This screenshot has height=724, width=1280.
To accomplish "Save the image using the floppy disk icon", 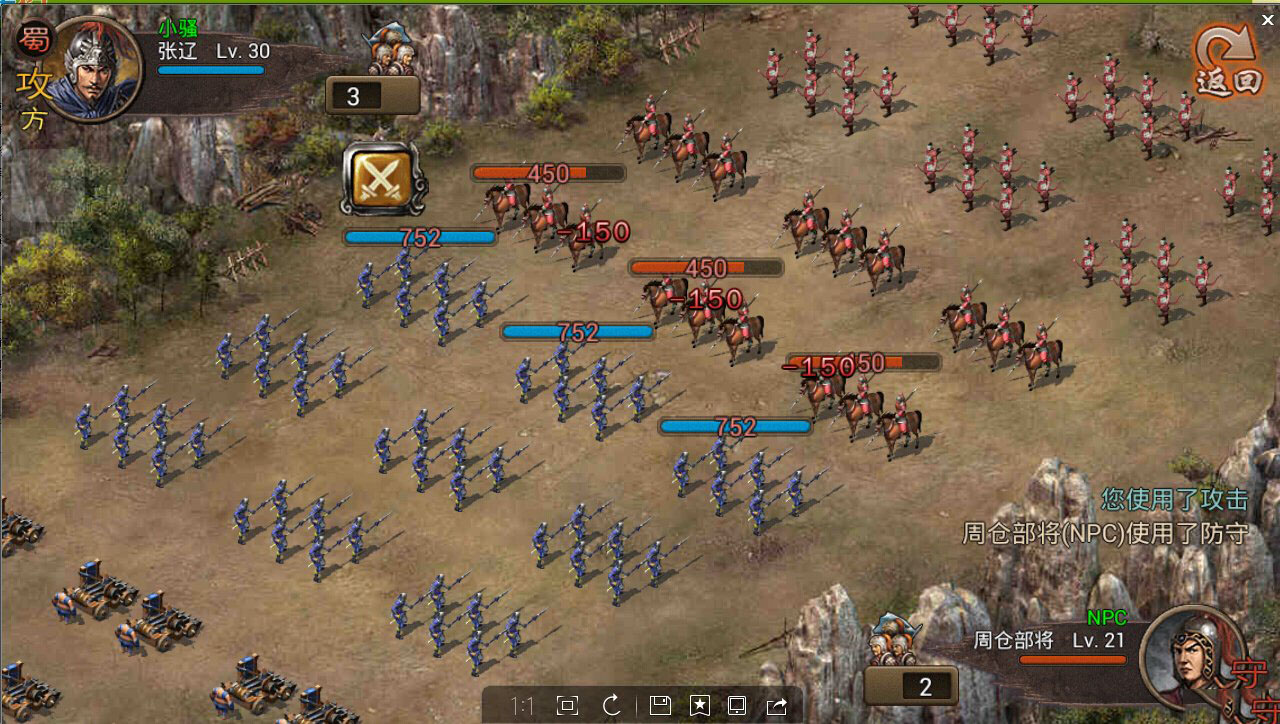I will coord(659,706).
